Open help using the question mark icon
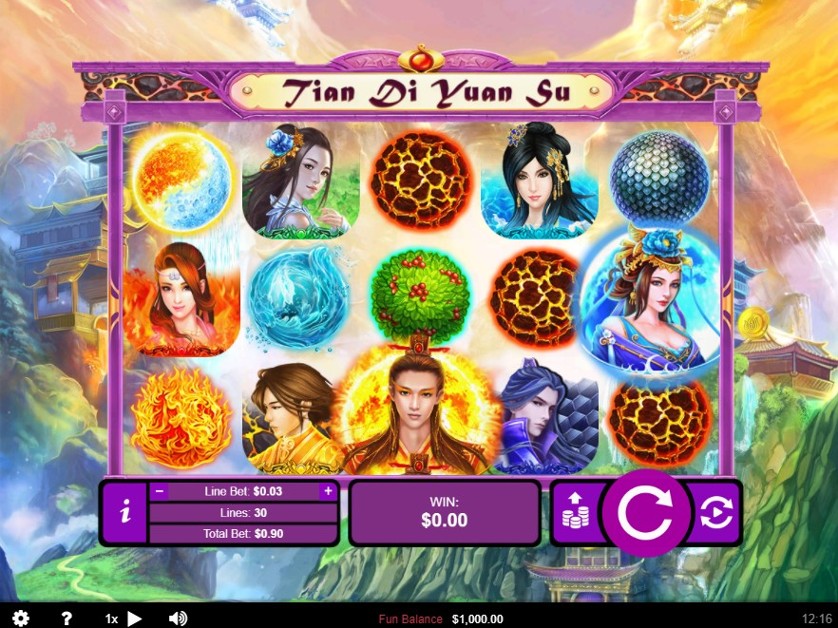This screenshot has height=628, width=838. (66, 619)
